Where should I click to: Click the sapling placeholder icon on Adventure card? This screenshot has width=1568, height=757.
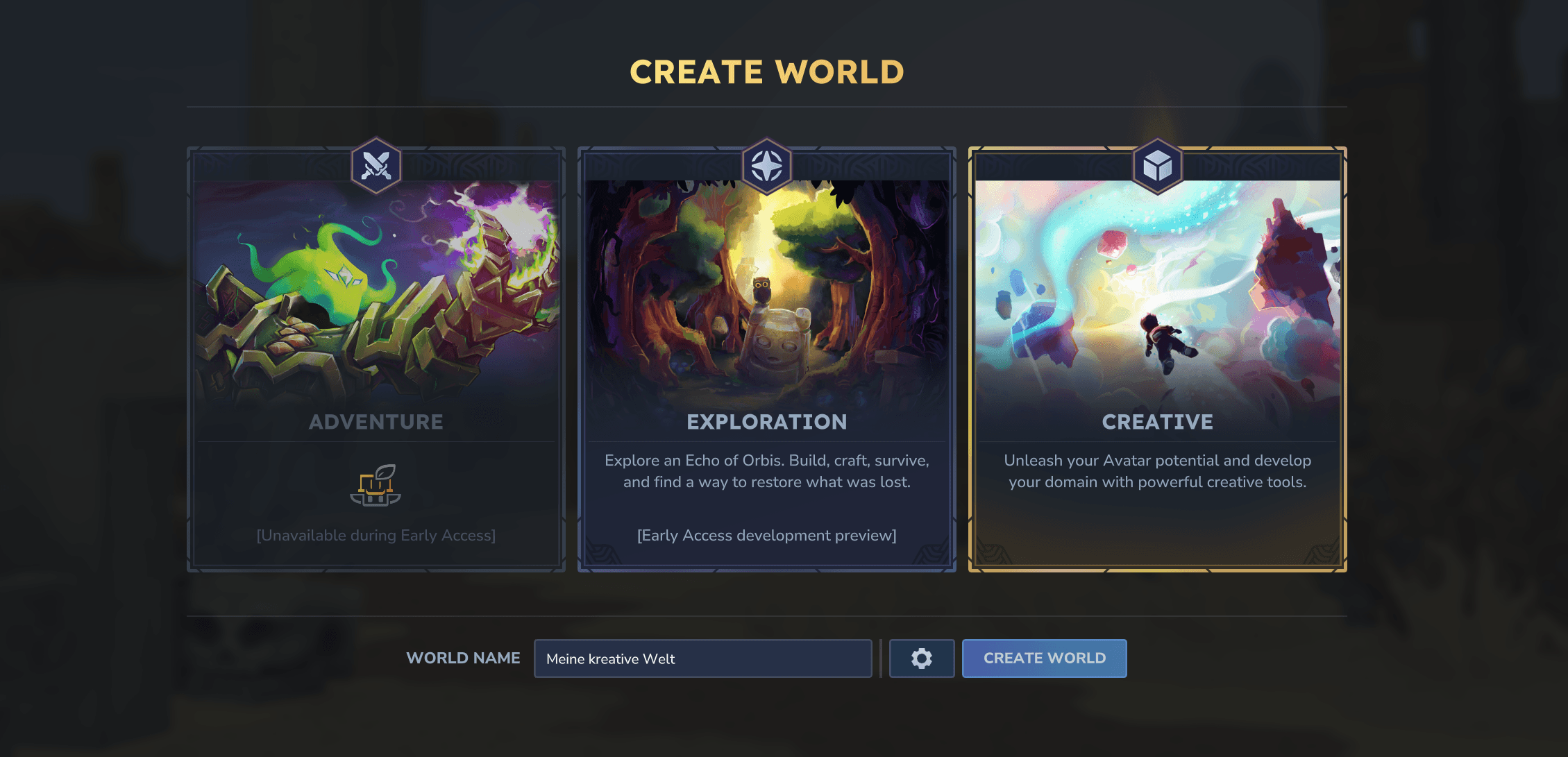click(376, 486)
